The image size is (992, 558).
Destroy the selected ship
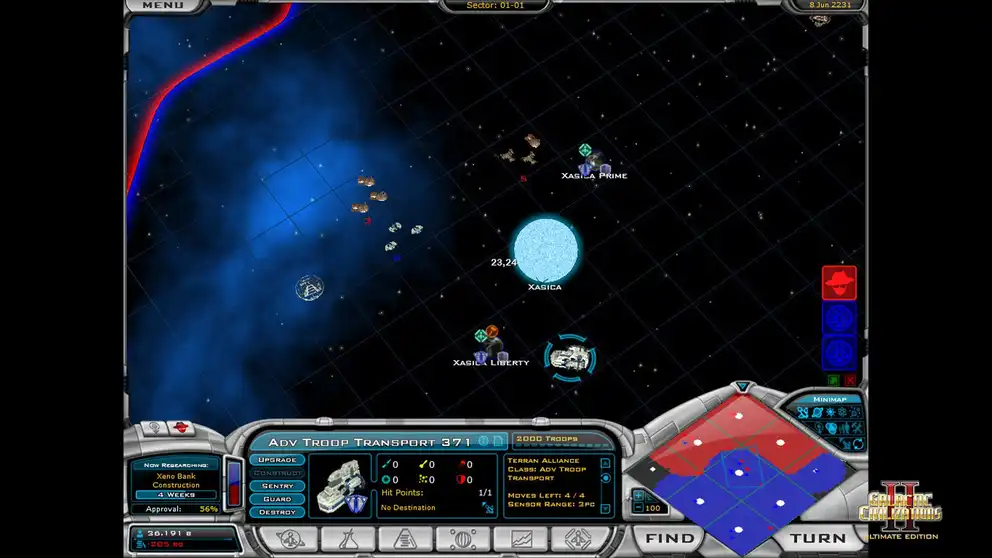277,512
